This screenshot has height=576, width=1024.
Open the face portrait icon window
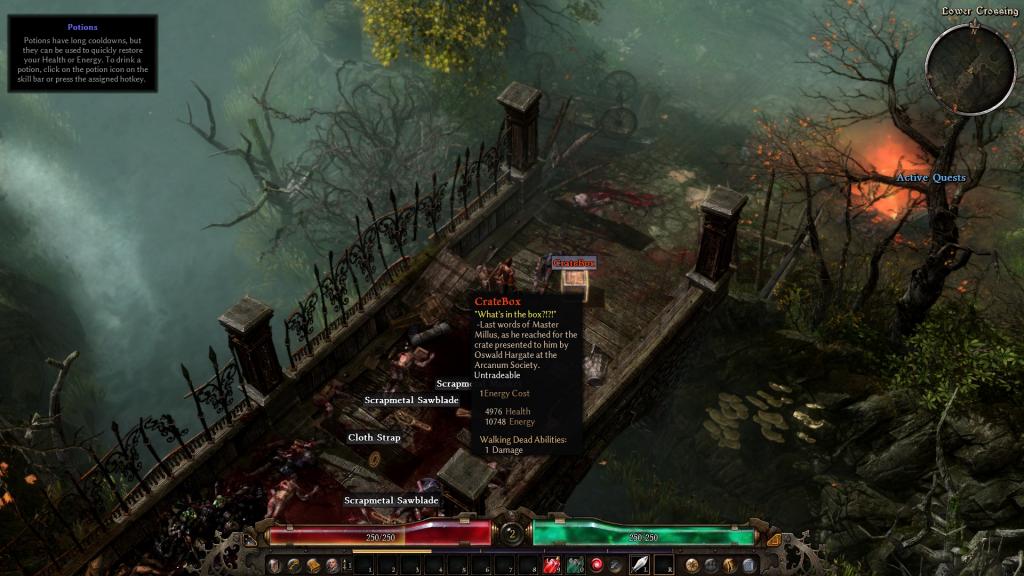coord(332,566)
